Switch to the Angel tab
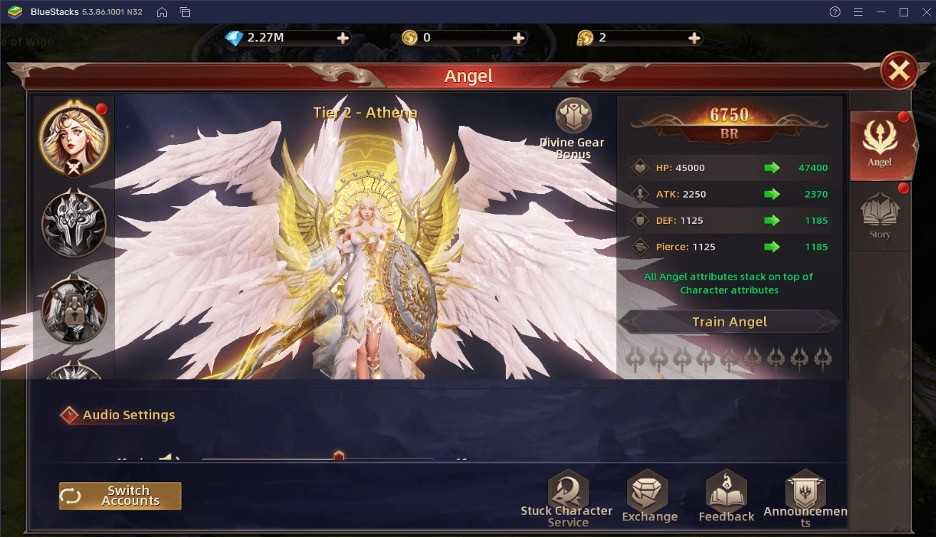 coord(880,144)
